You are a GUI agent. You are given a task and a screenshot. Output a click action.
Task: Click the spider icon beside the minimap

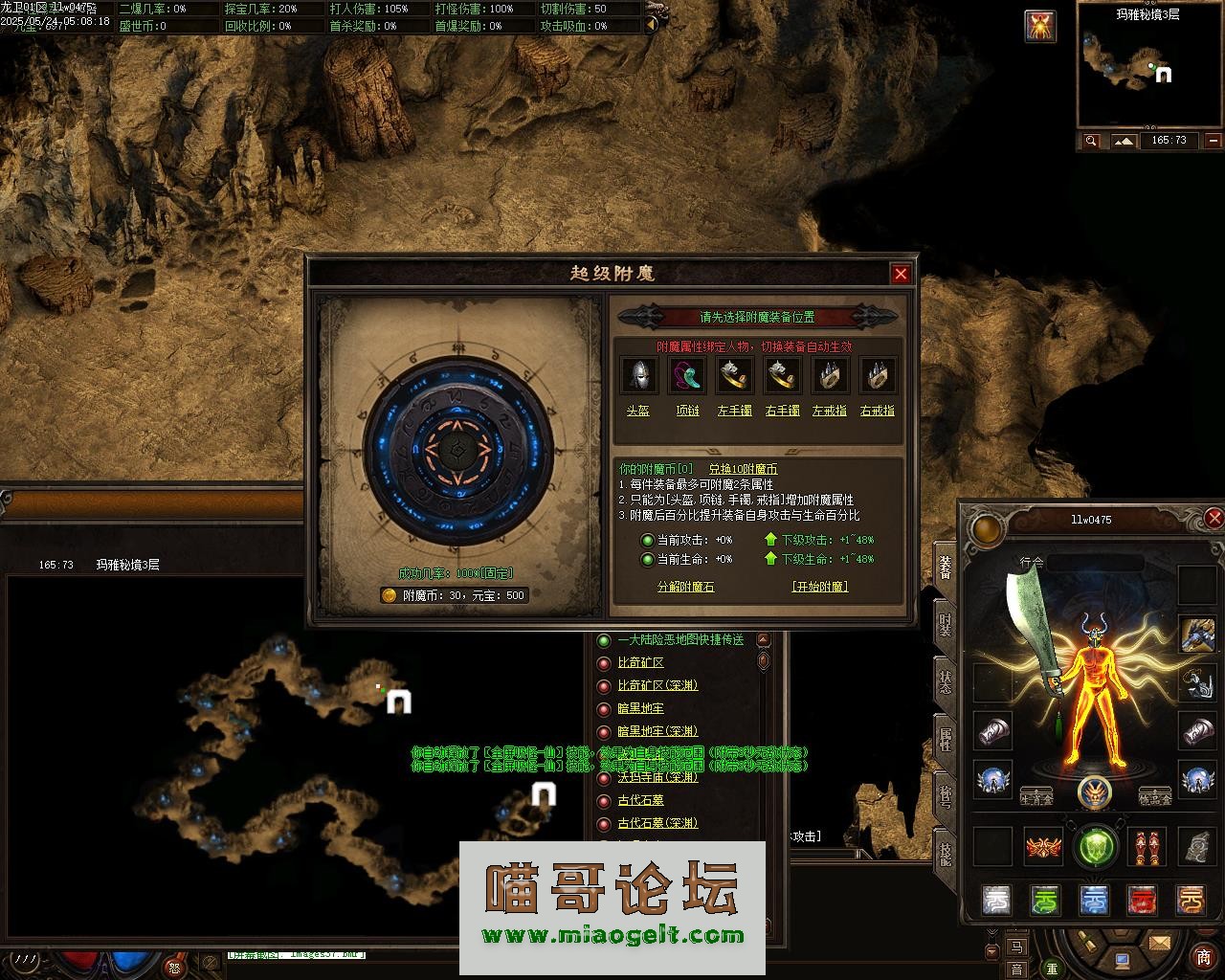click(x=1040, y=26)
